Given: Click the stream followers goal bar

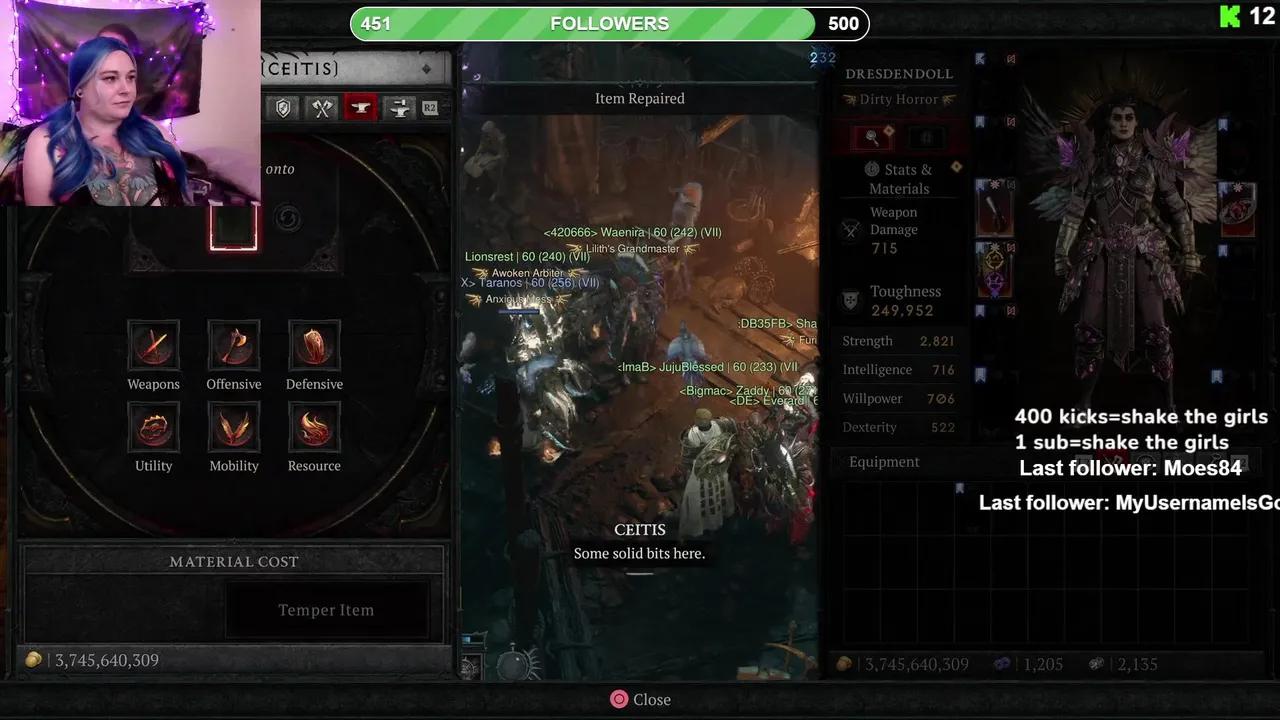Looking at the screenshot, I should pyautogui.click(x=609, y=23).
